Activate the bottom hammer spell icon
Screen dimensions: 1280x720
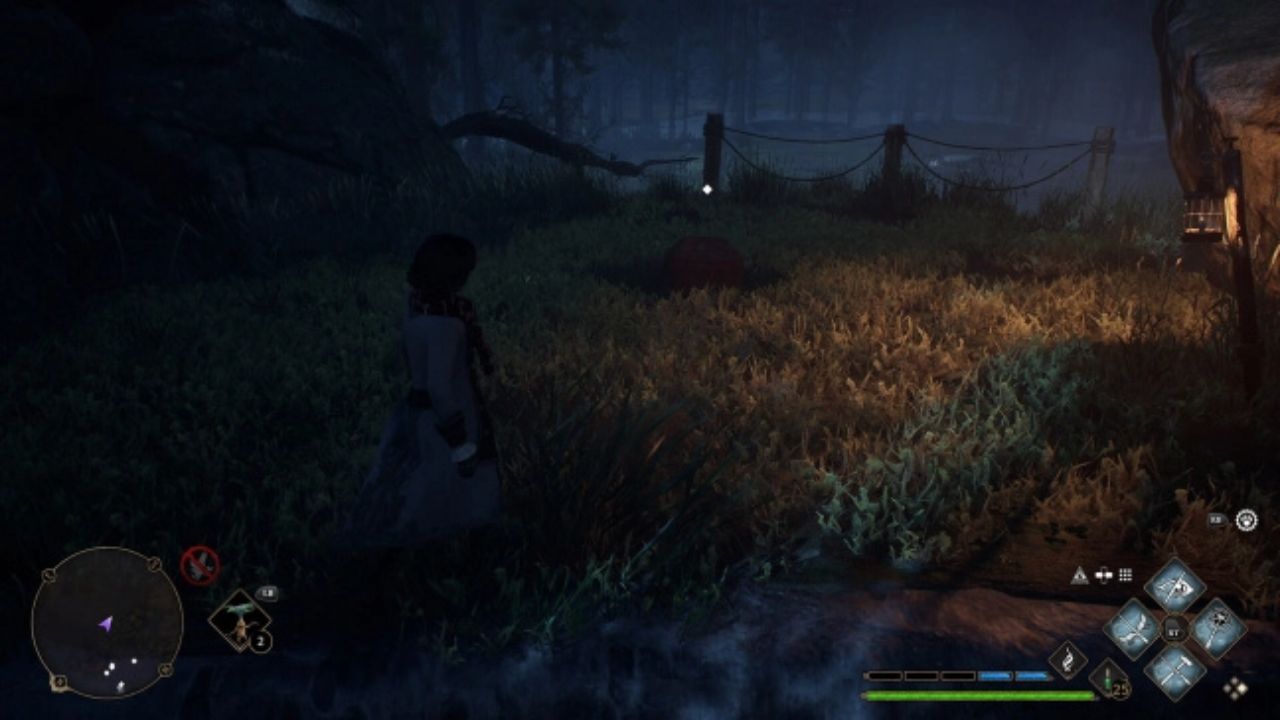(x=1174, y=670)
